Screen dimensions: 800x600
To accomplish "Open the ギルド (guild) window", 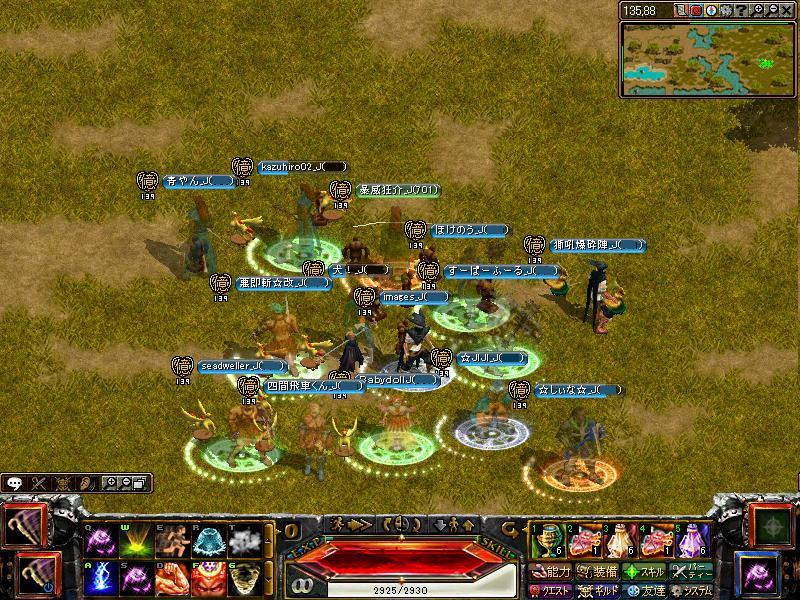I will point(595,591).
